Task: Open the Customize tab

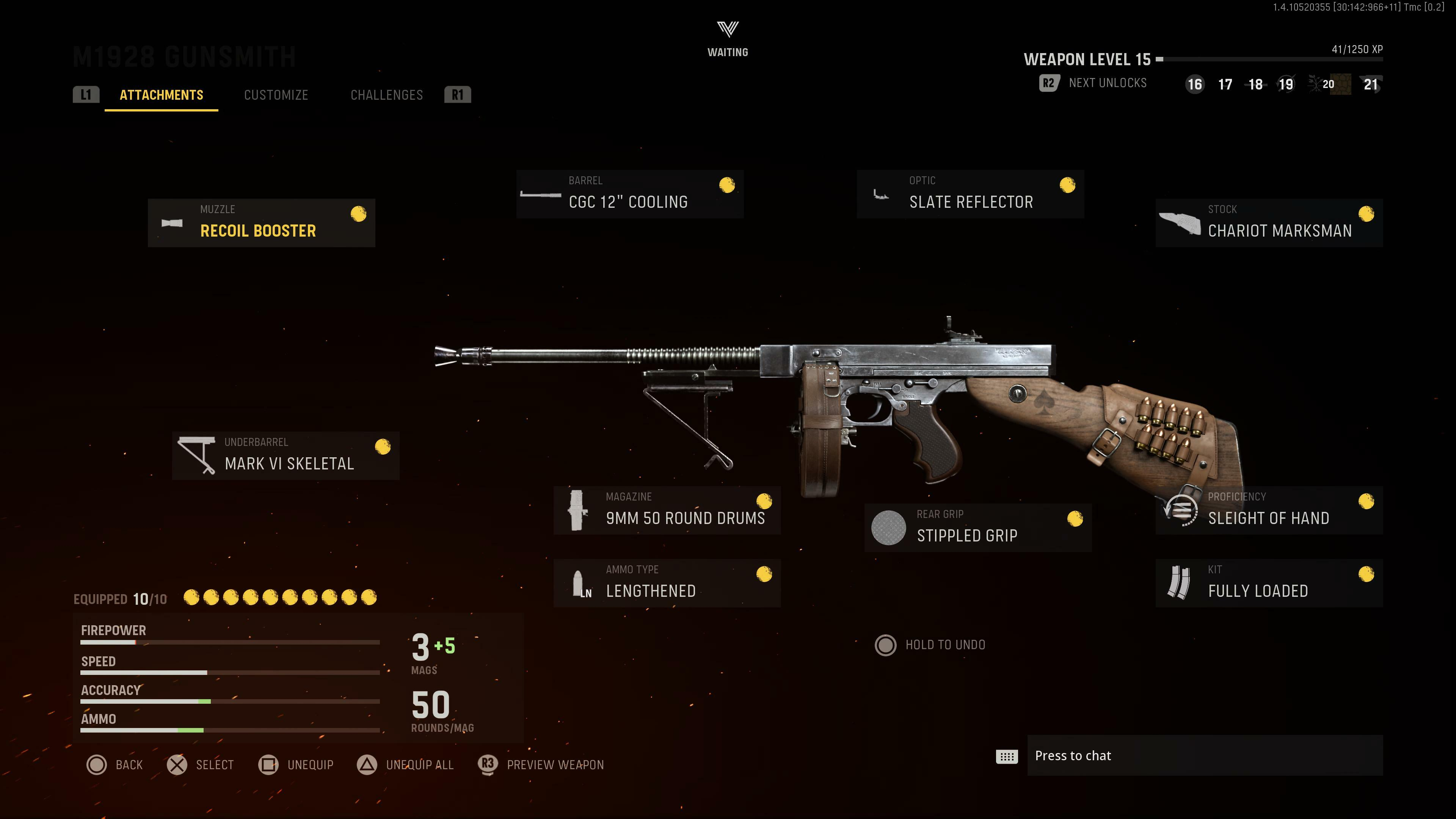Action: click(x=276, y=95)
